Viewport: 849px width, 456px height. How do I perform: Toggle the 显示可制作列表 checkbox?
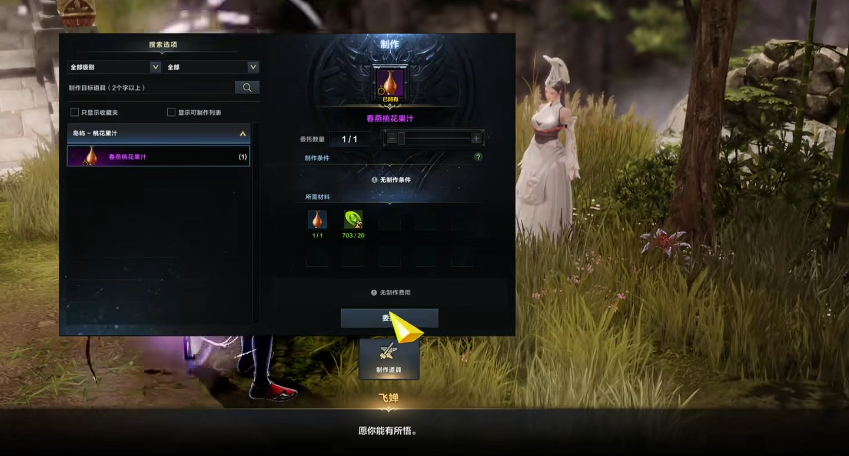pyautogui.click(x=171, y=112)
